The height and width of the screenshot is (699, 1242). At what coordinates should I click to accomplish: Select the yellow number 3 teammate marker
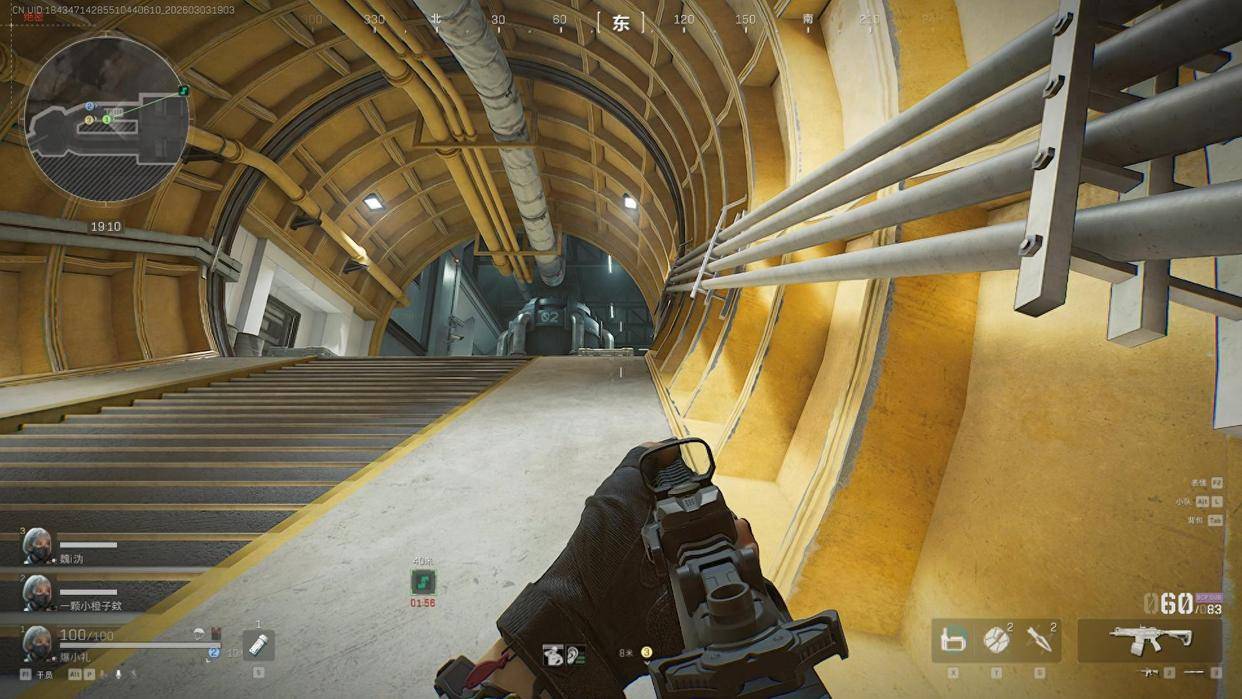click(647, 653)
